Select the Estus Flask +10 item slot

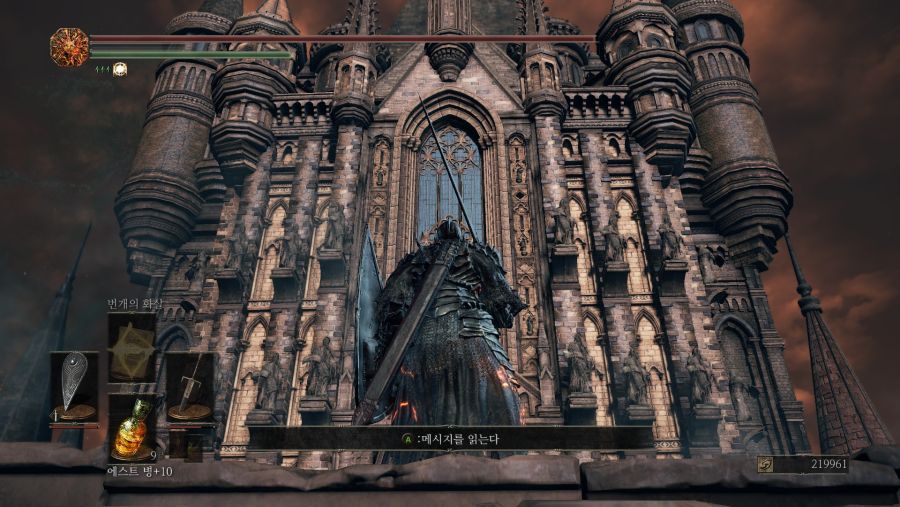(132, 426)
